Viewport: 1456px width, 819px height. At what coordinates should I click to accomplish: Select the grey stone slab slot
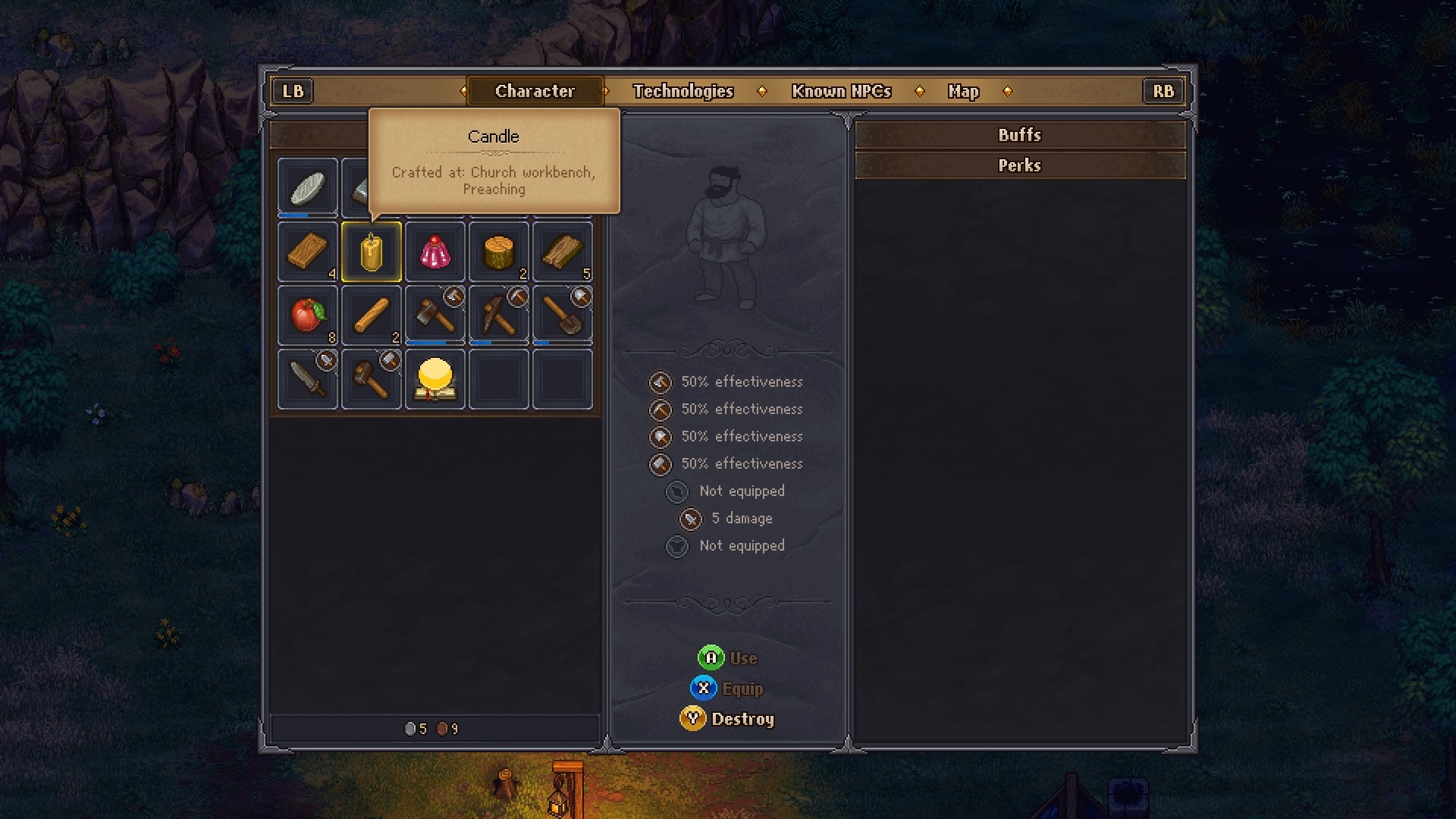point(308,187)
